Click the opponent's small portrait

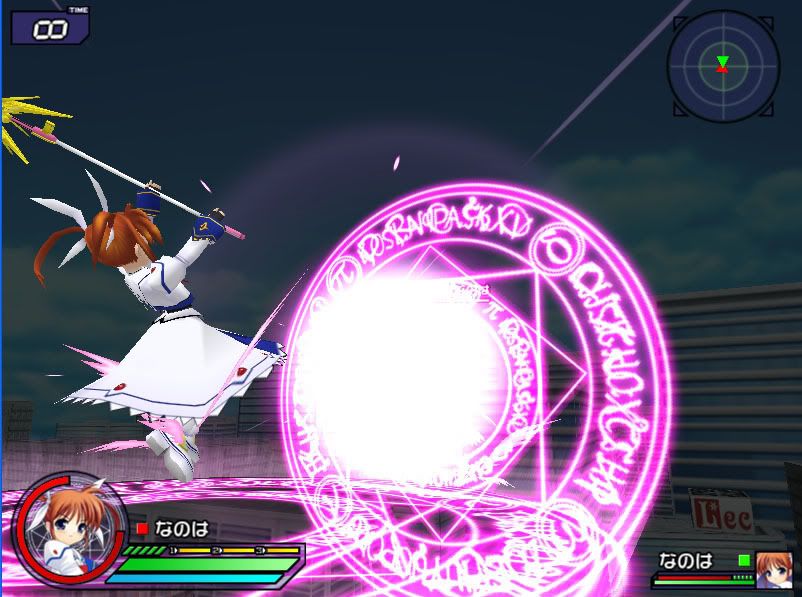click(773, 569)
